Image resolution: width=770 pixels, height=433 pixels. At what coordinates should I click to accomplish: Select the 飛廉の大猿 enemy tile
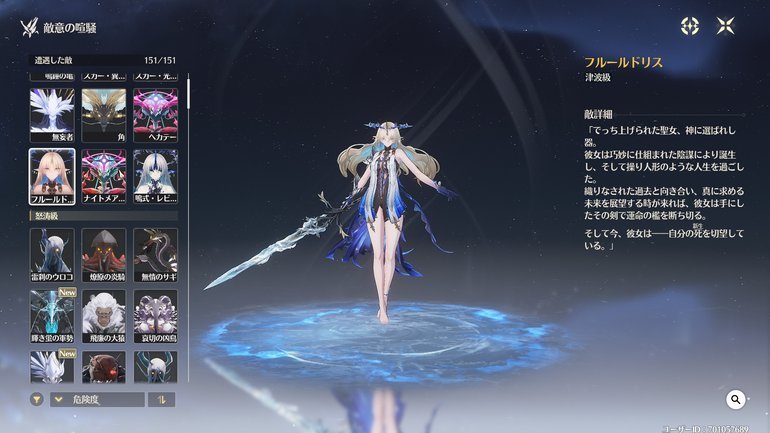tap(104, 315)
